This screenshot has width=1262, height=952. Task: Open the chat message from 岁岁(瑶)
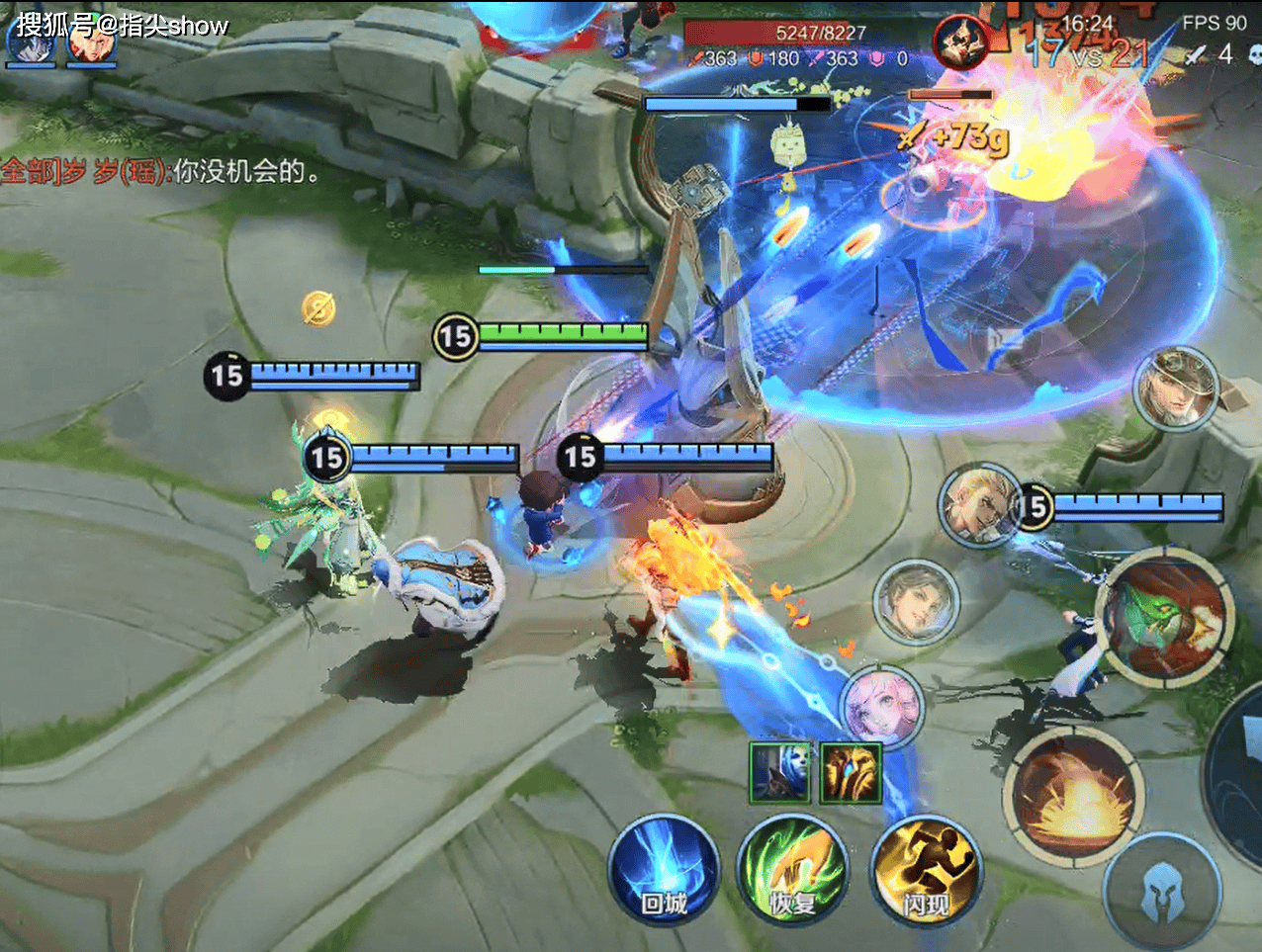coord(160,171)
